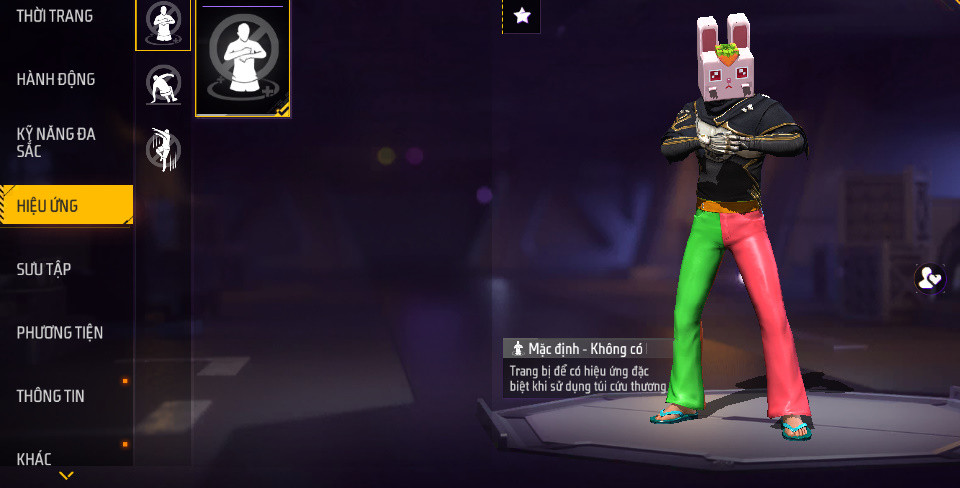Go to the HÀNH ĐỘNG section
This screenshot has height=488, width=960.
[56, 79]
